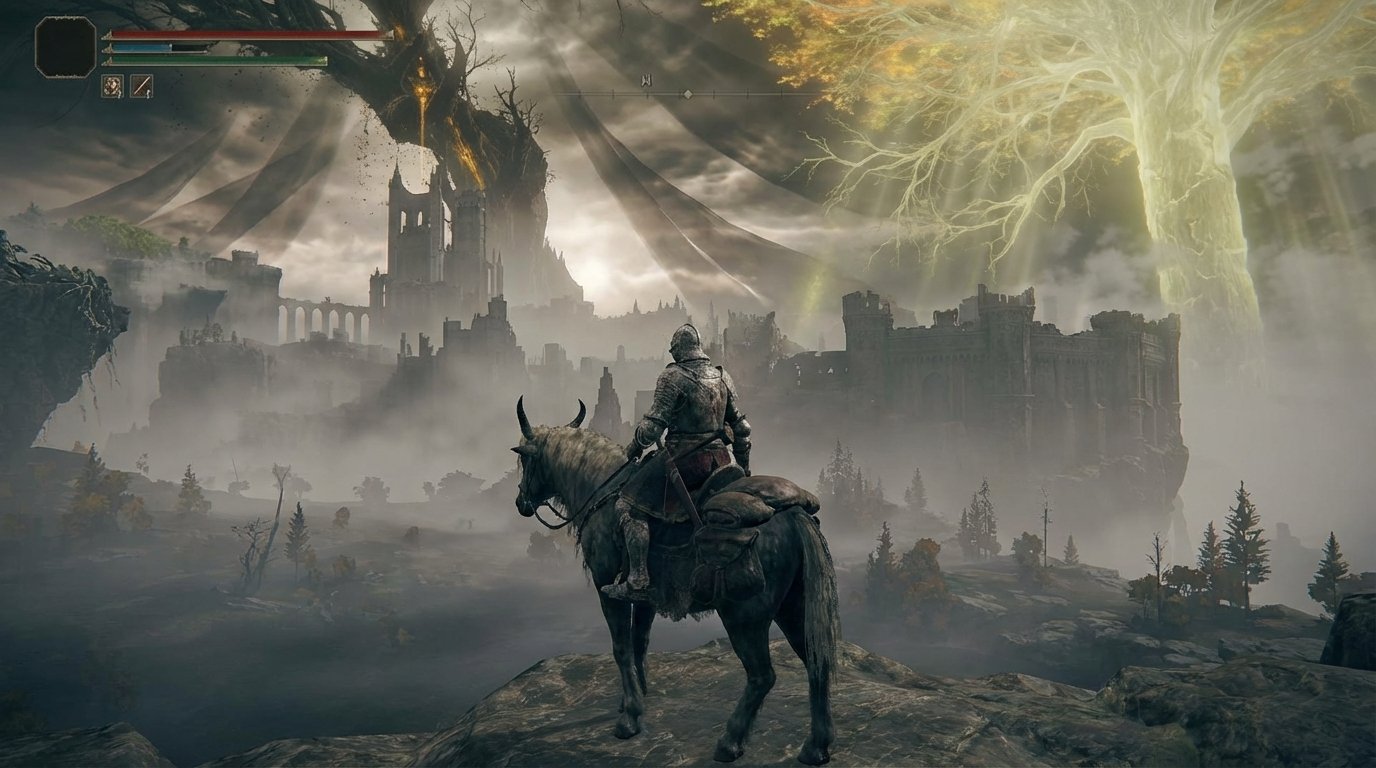The height and width of the screenshot is (768, 1376).
Task: Select the pouch quick-item slot icon
Action: (x=112, y=86)
